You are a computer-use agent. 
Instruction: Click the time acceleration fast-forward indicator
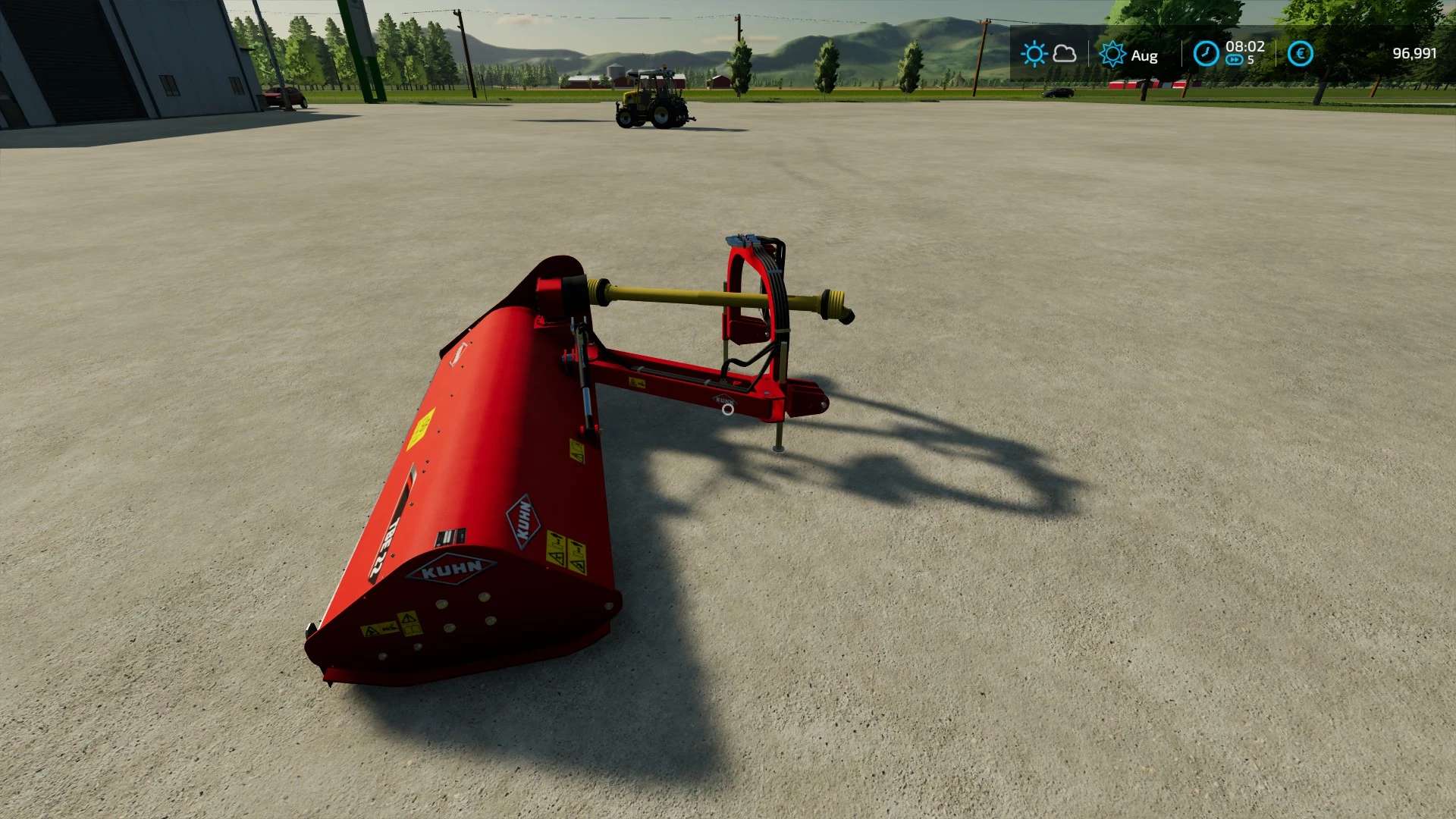[x=1234, y=61]
